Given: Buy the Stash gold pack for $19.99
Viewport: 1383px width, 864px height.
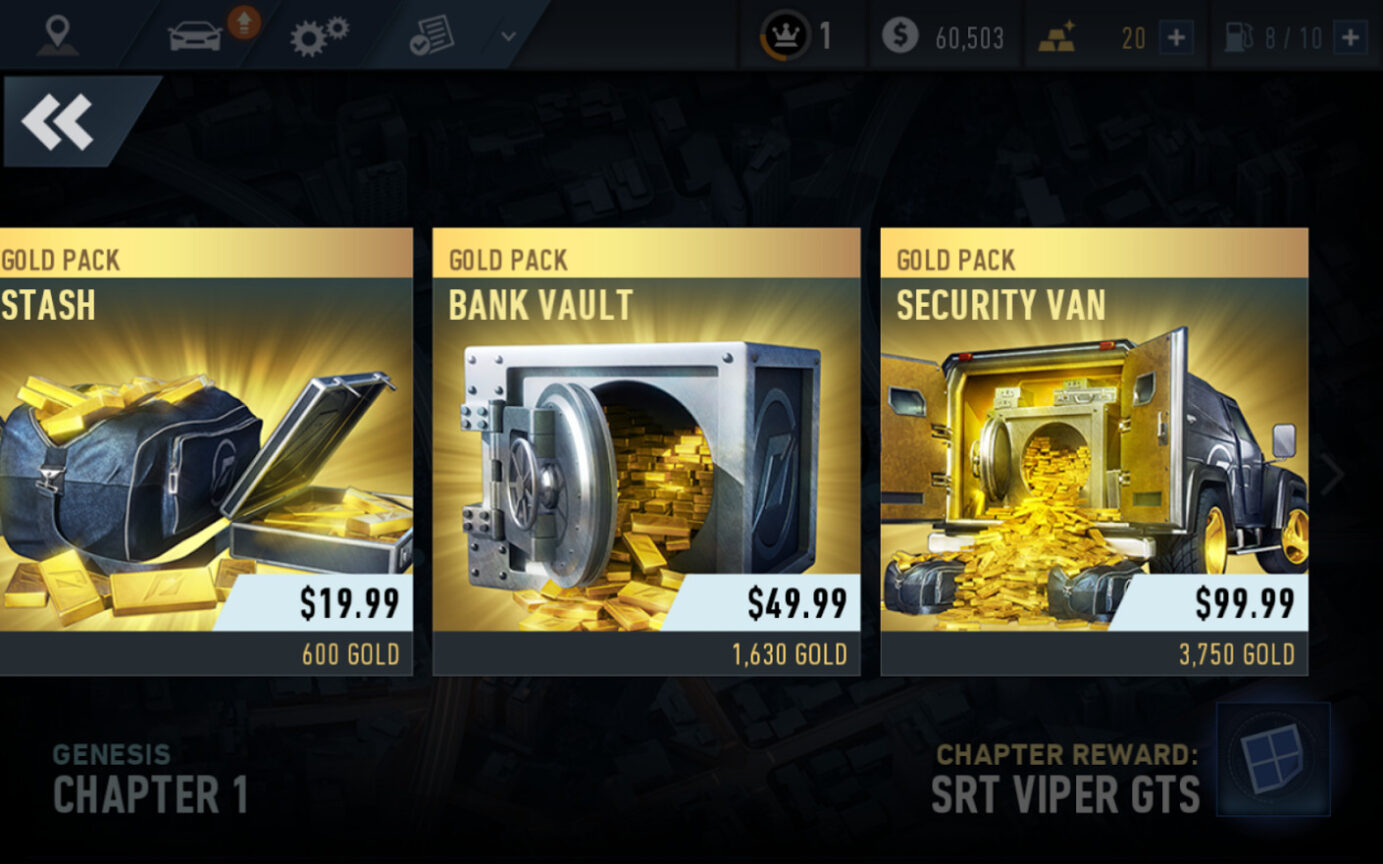Looking at the screenshot, I should (x=205, y=450).
